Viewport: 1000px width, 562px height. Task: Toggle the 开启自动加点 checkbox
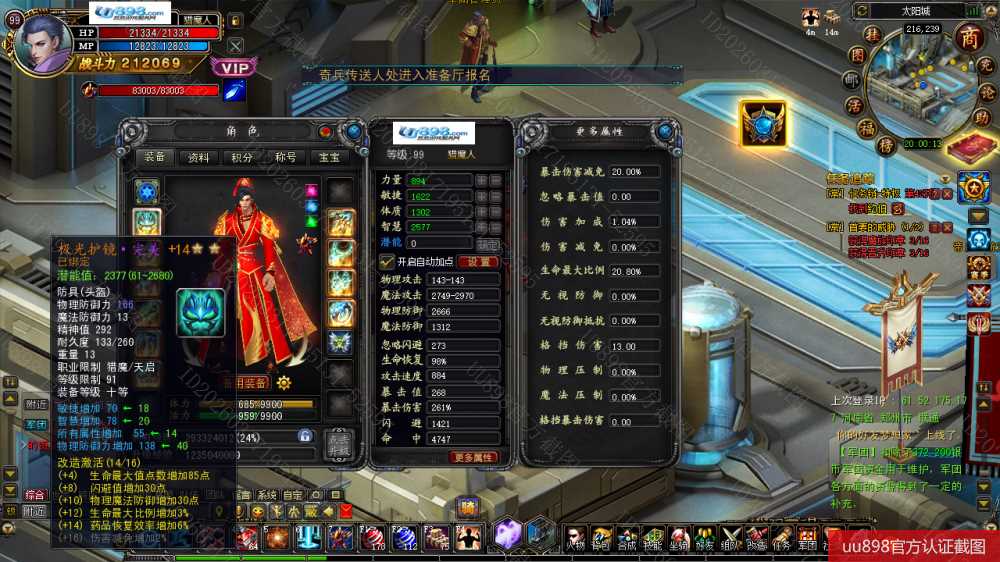[389, 261]
